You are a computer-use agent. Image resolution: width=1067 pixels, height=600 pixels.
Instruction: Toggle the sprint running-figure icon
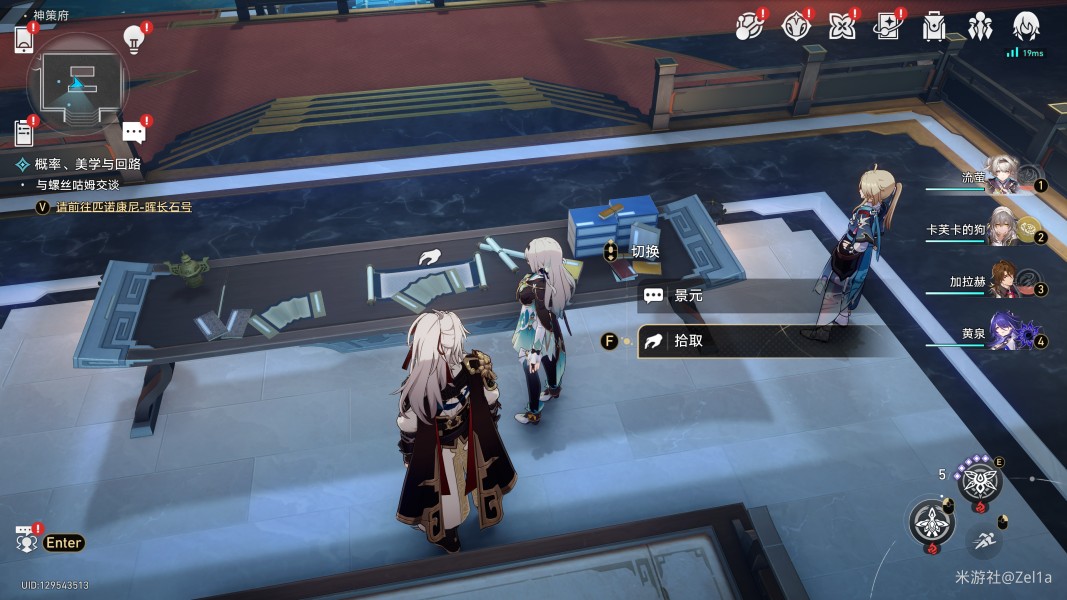(x=982, y=540)
